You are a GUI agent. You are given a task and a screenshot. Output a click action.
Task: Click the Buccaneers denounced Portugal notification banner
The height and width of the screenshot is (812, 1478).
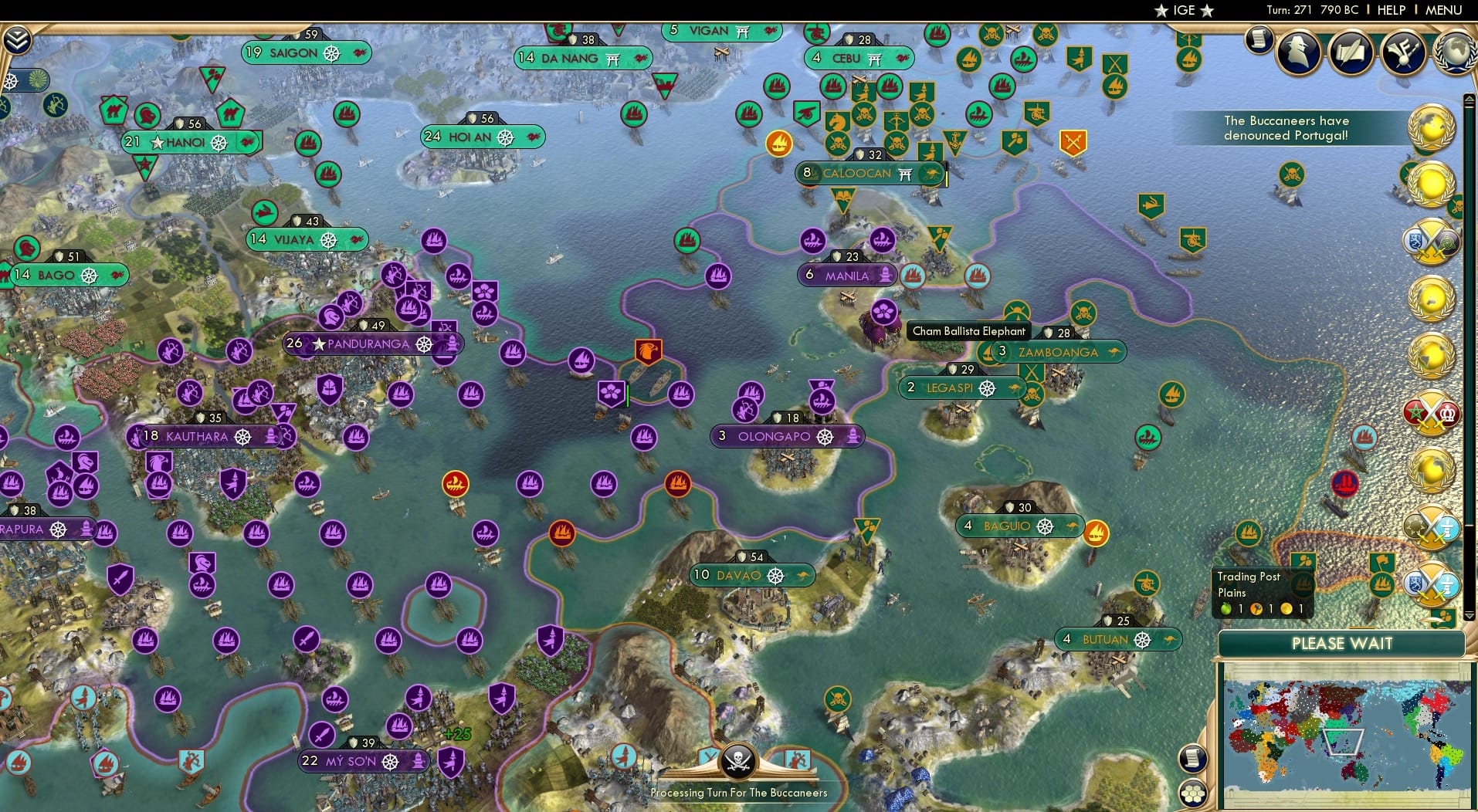point(1286,127)
